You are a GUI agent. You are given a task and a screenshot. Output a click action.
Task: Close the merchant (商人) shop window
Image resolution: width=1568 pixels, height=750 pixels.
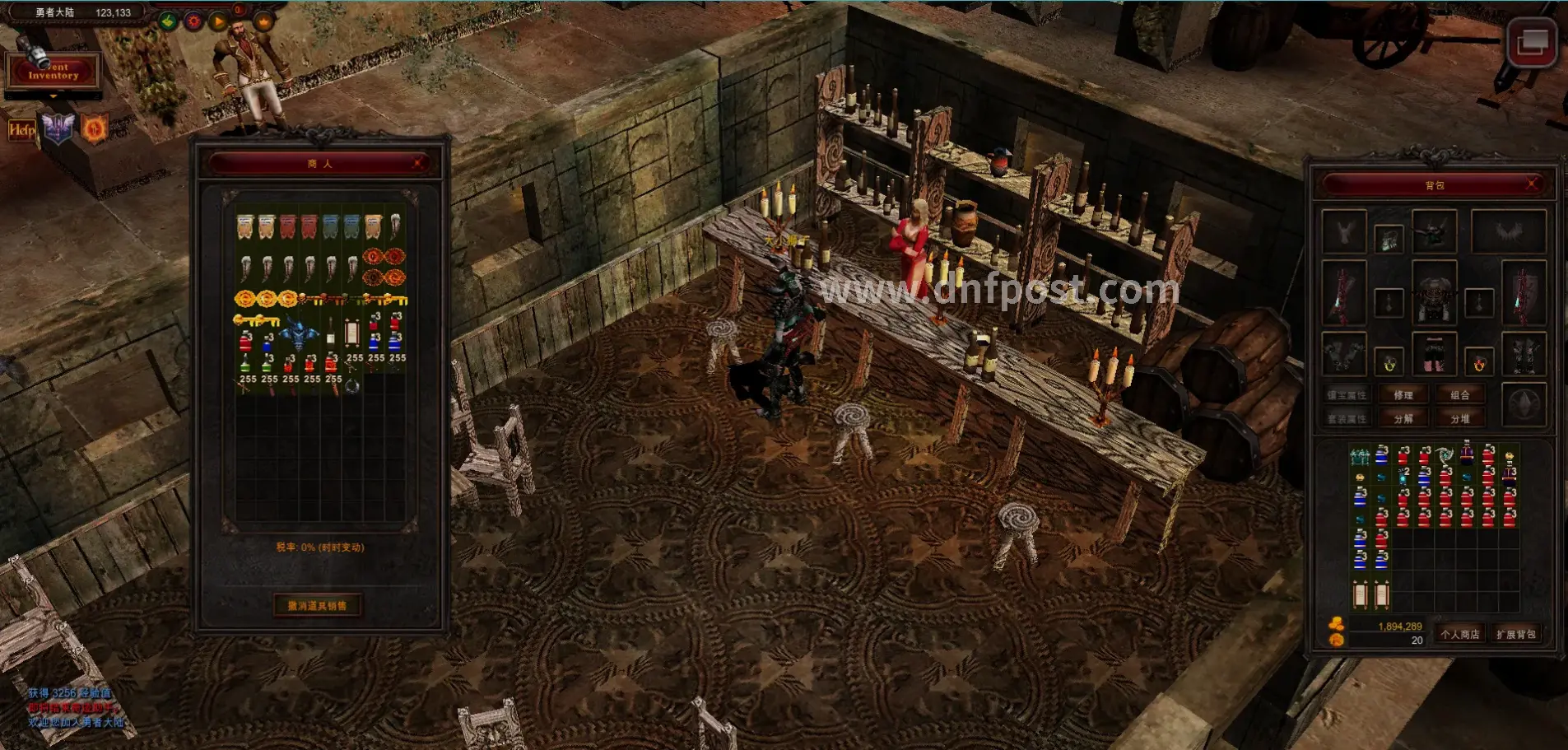pos(419,163)
